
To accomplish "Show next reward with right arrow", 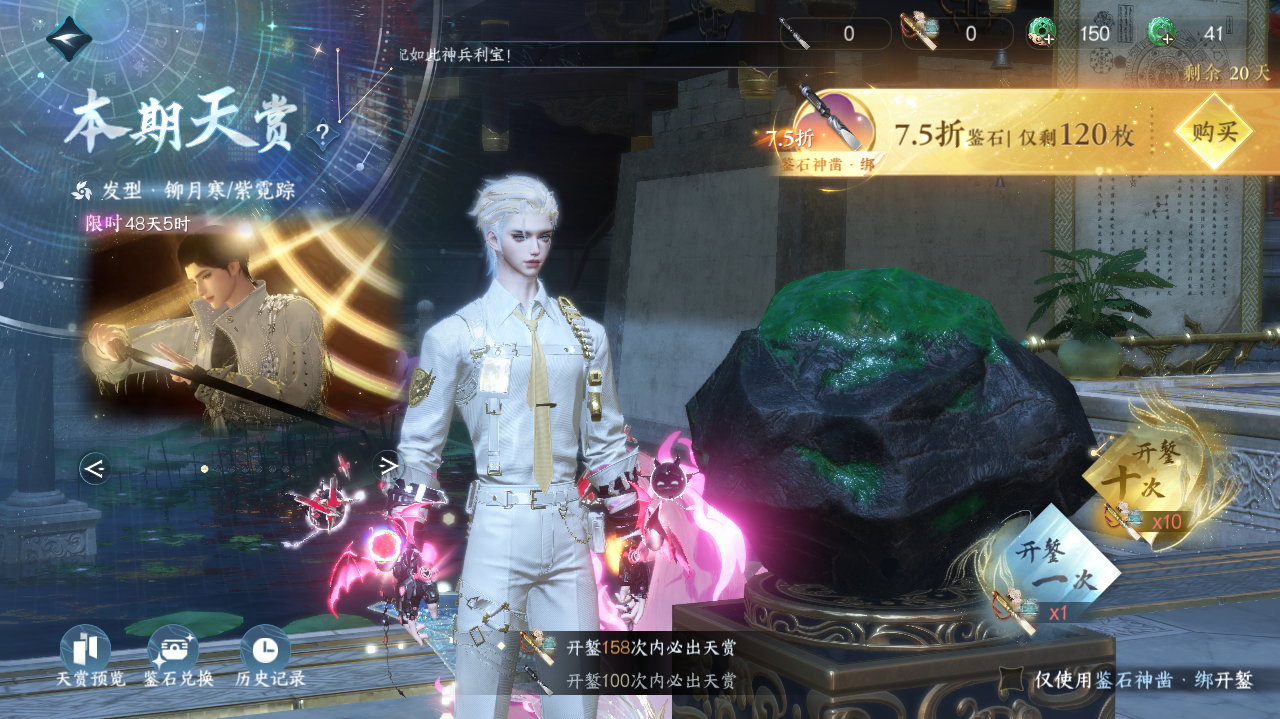I will pos(388,465).
